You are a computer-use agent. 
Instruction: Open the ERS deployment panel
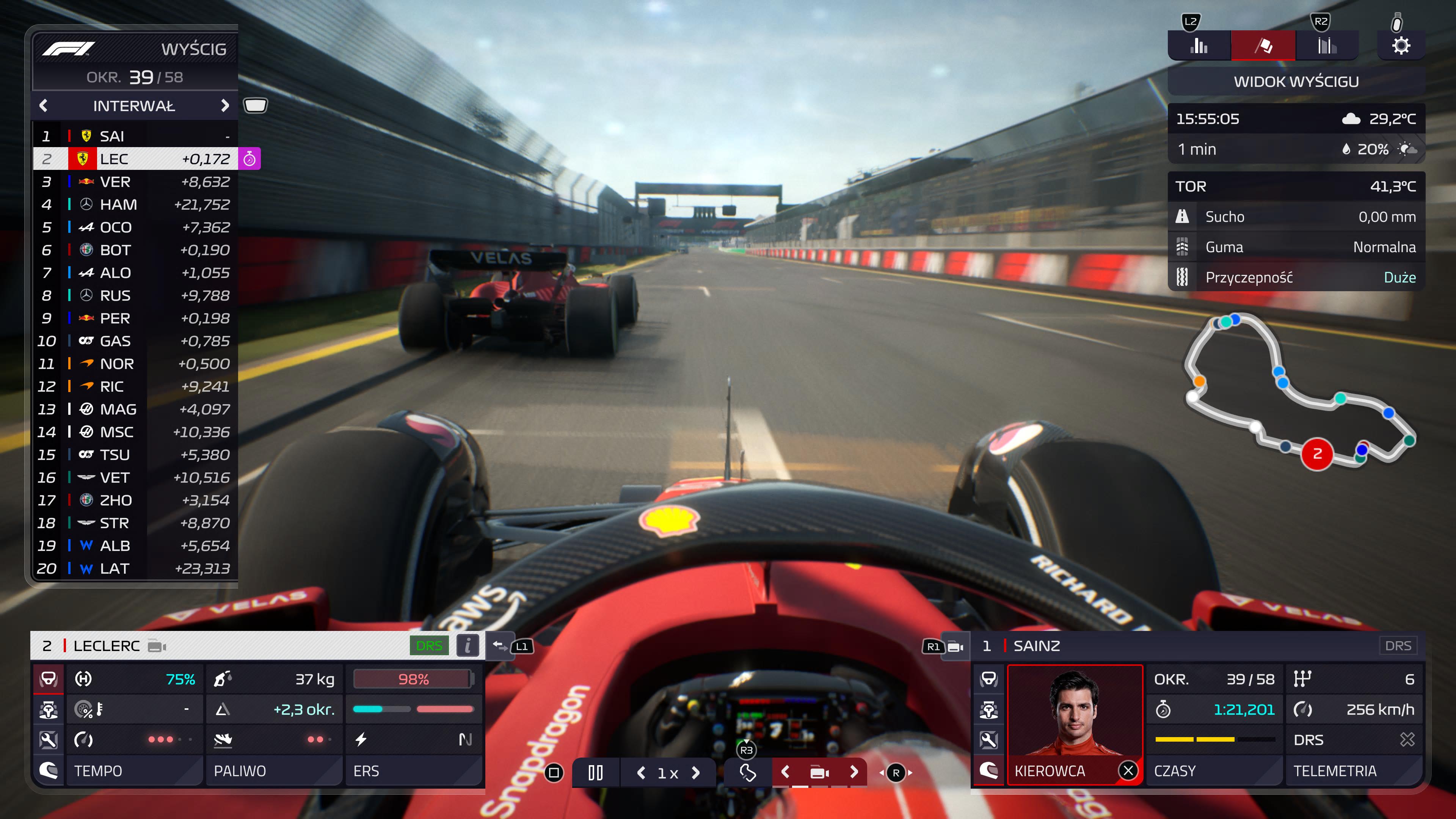(x=413, y=770)
